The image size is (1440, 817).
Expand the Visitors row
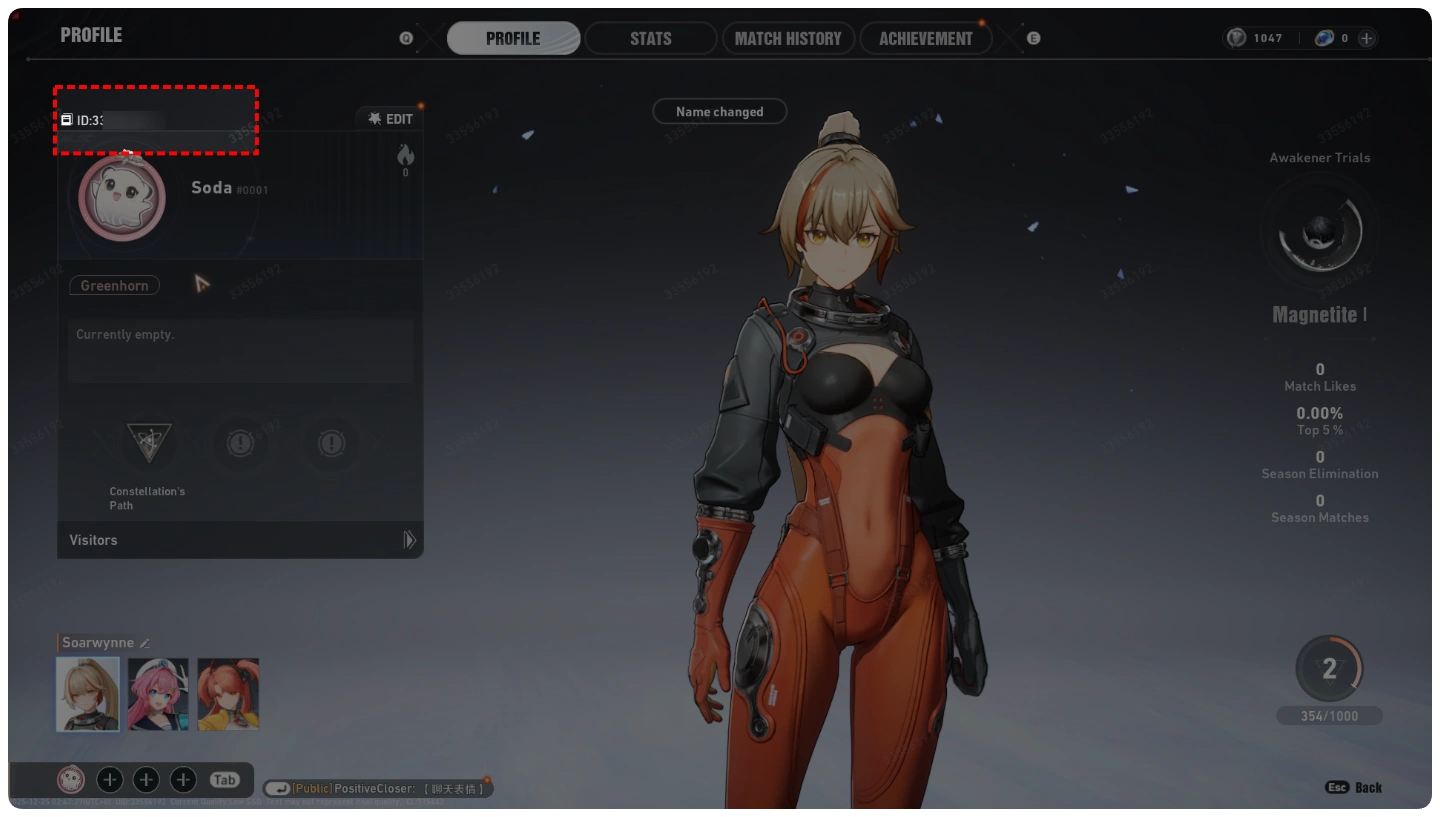(x=240, y=540)
